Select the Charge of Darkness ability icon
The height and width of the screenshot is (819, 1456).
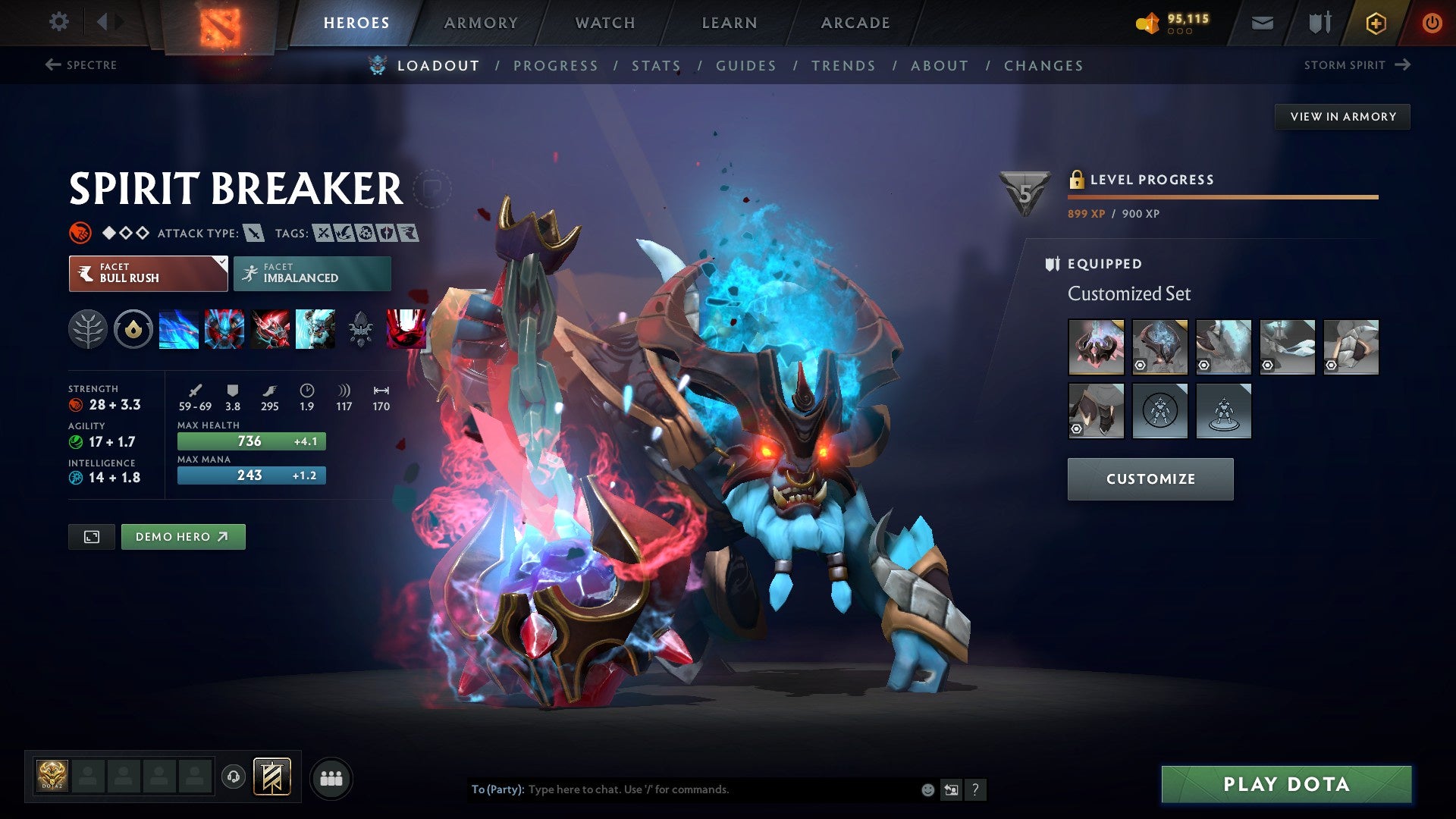(x=179, y=329)
